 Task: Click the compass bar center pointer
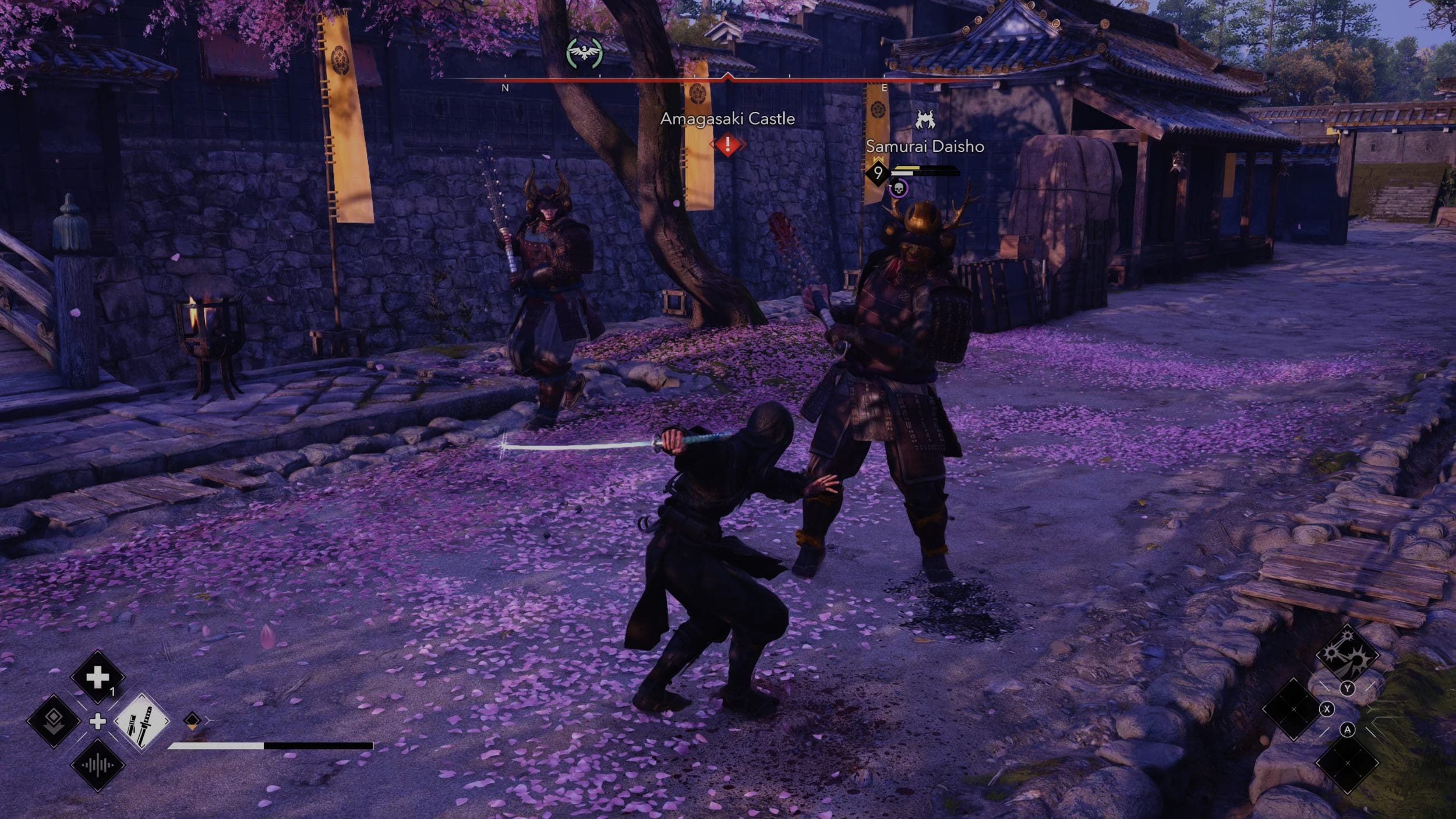pos(727,76)
